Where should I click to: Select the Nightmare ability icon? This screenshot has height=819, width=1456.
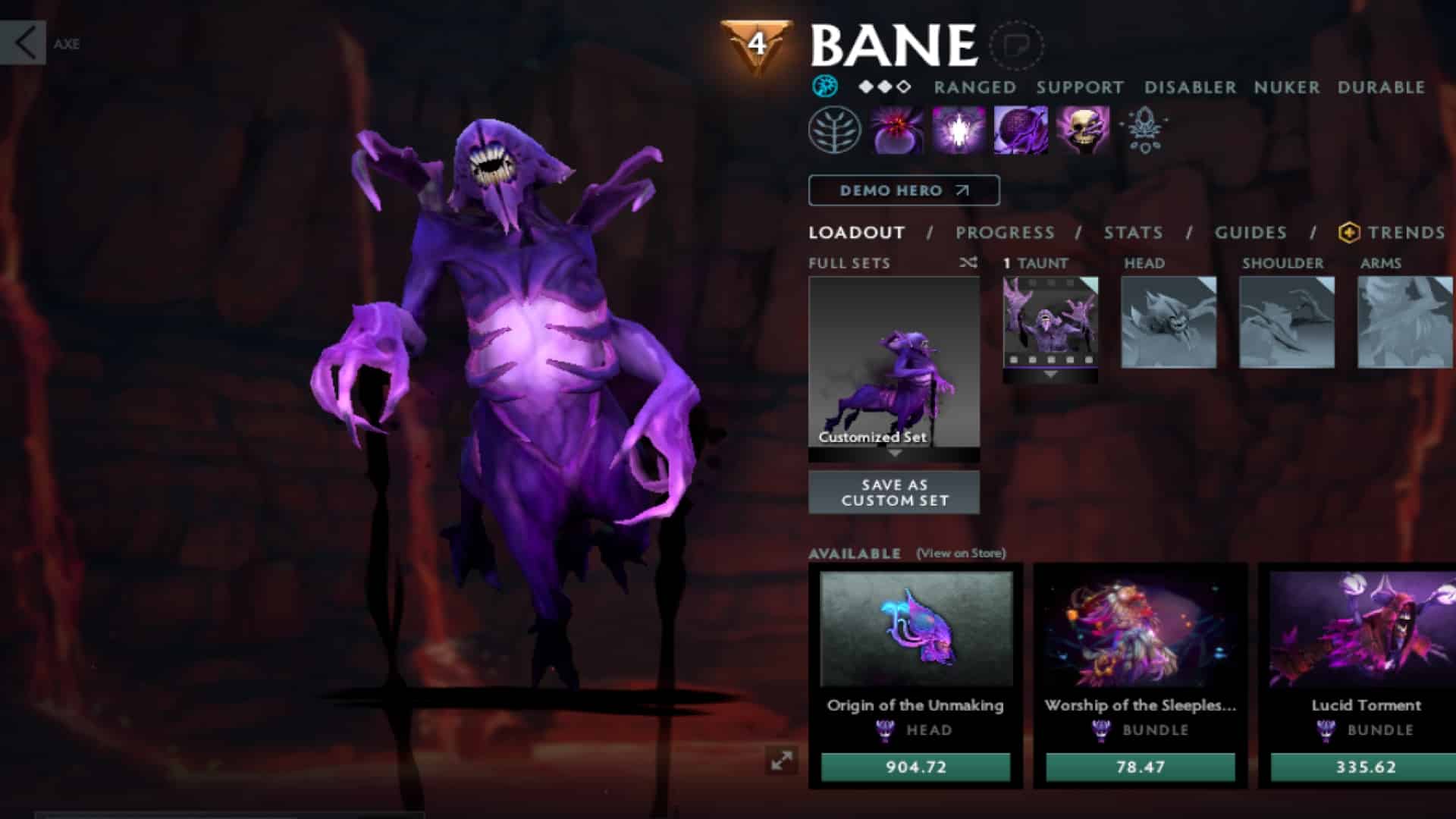click(x=1021, y=130)
